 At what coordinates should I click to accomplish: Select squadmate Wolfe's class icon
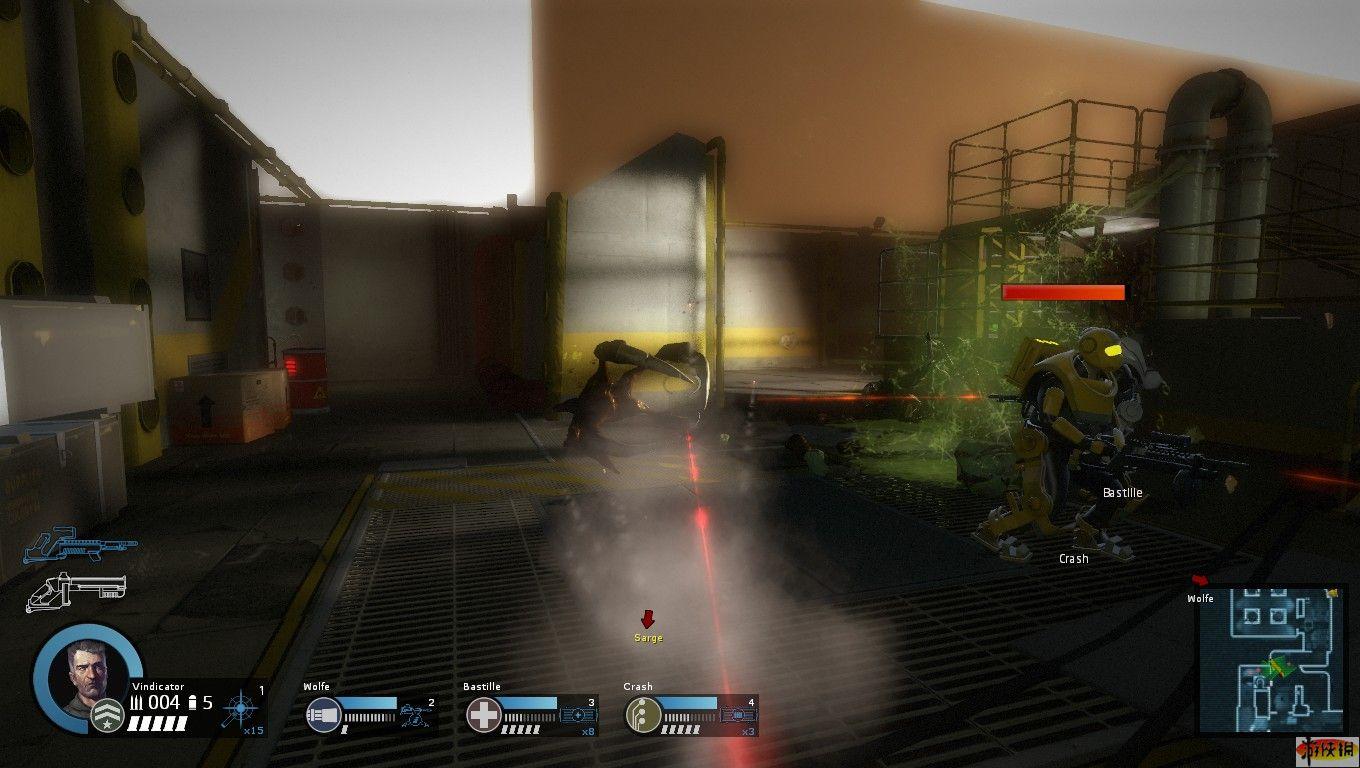click(x=324, y=716)
